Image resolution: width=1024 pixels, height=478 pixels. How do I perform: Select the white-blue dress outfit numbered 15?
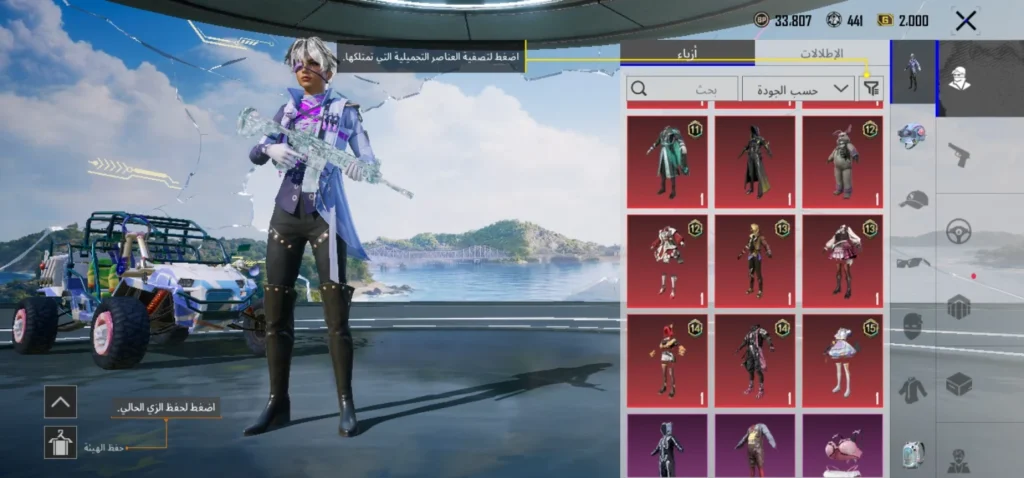click(842, 360)
